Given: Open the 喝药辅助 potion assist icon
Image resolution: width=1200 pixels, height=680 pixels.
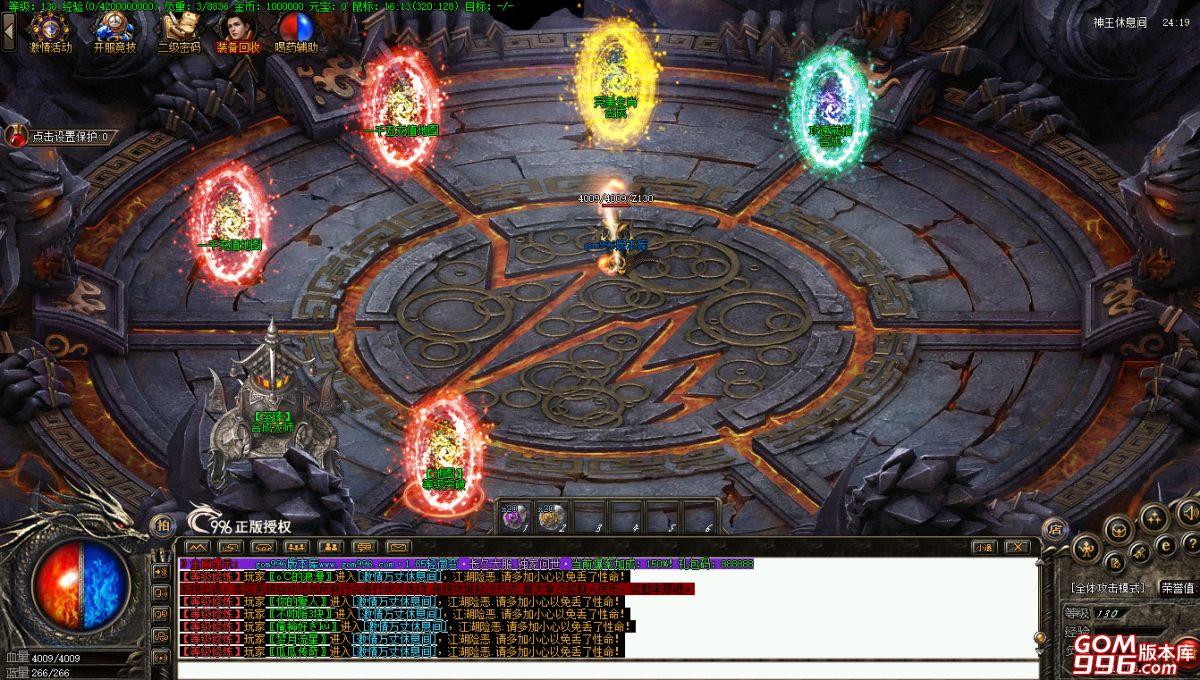Looking at the screenshot, I should [x=296, y=31].
